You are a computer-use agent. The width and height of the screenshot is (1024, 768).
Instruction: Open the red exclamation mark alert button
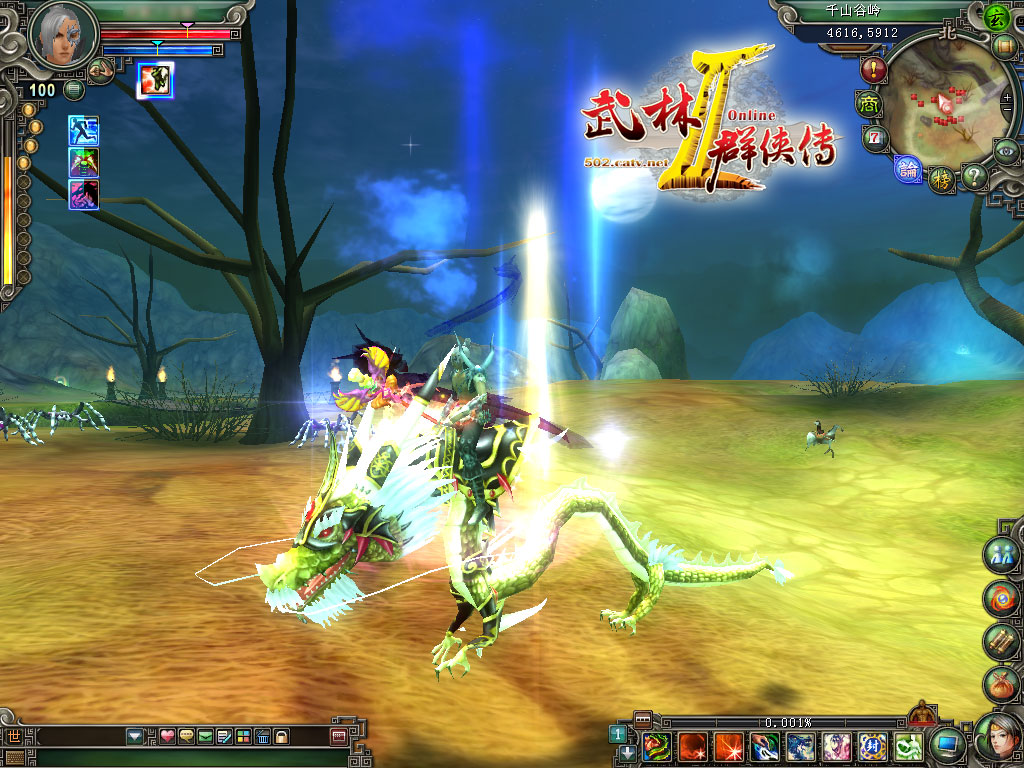click(874, 70)
